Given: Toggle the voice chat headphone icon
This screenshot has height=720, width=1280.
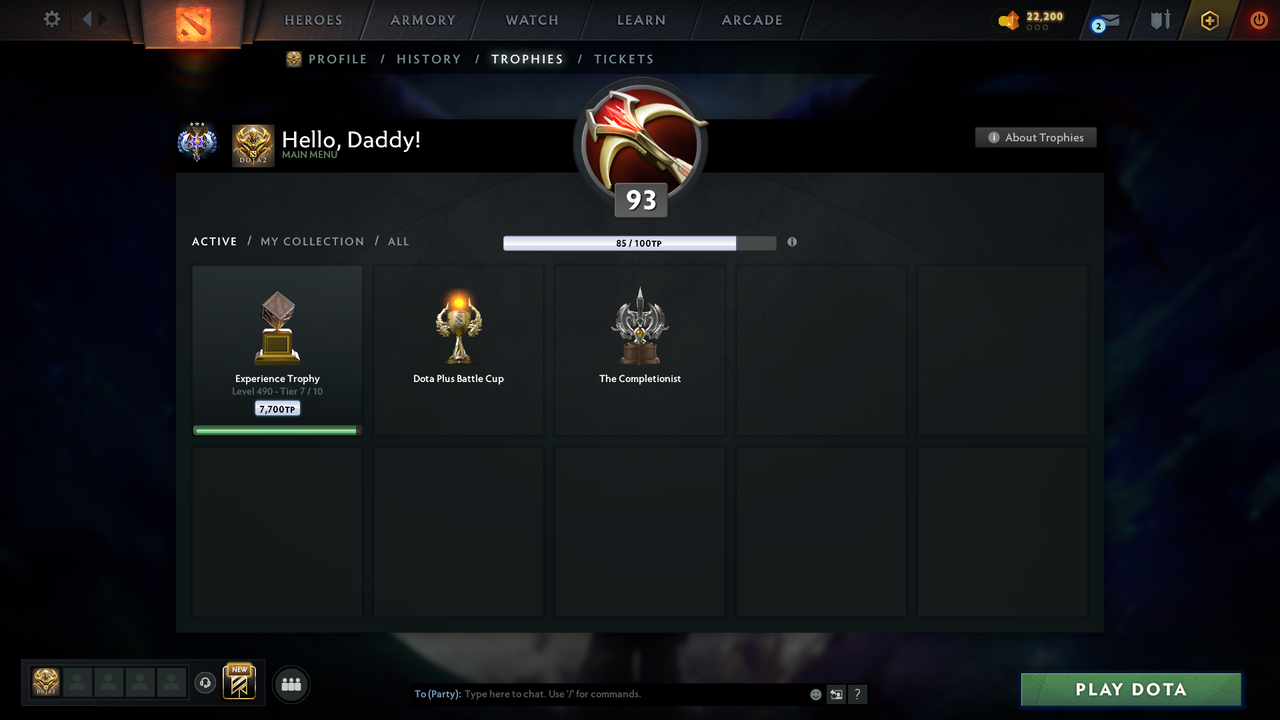Looking at the screenshot, I should coord(206,683).
